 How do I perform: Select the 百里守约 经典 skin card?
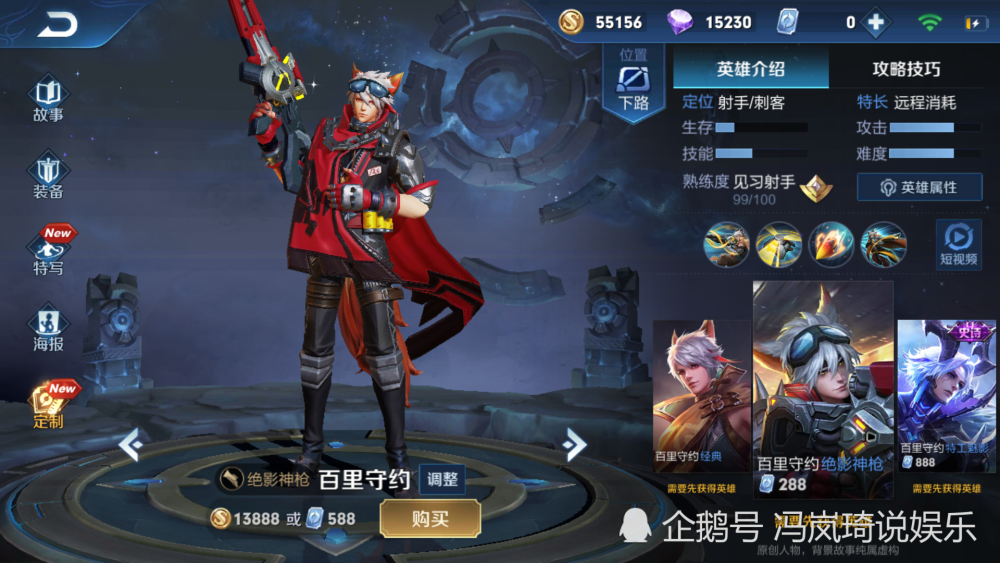[701, 400]
